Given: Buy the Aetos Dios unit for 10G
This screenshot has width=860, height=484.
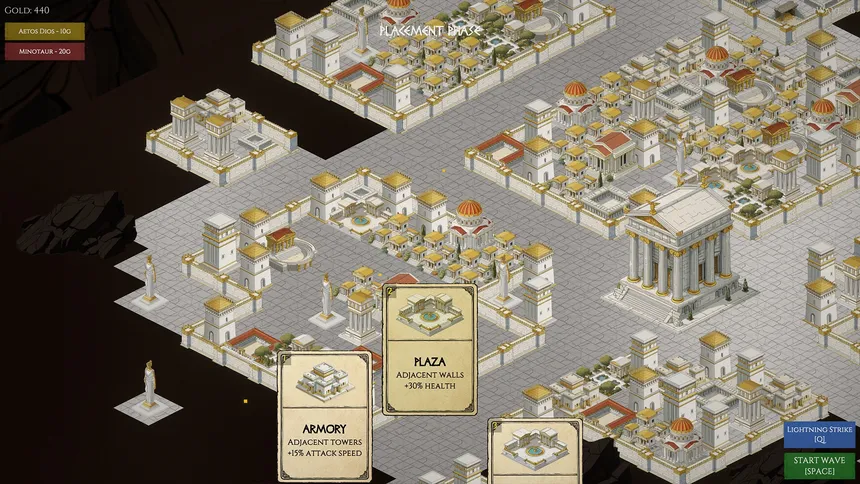Looking at the screenshot, I should (x=45, y=32).
